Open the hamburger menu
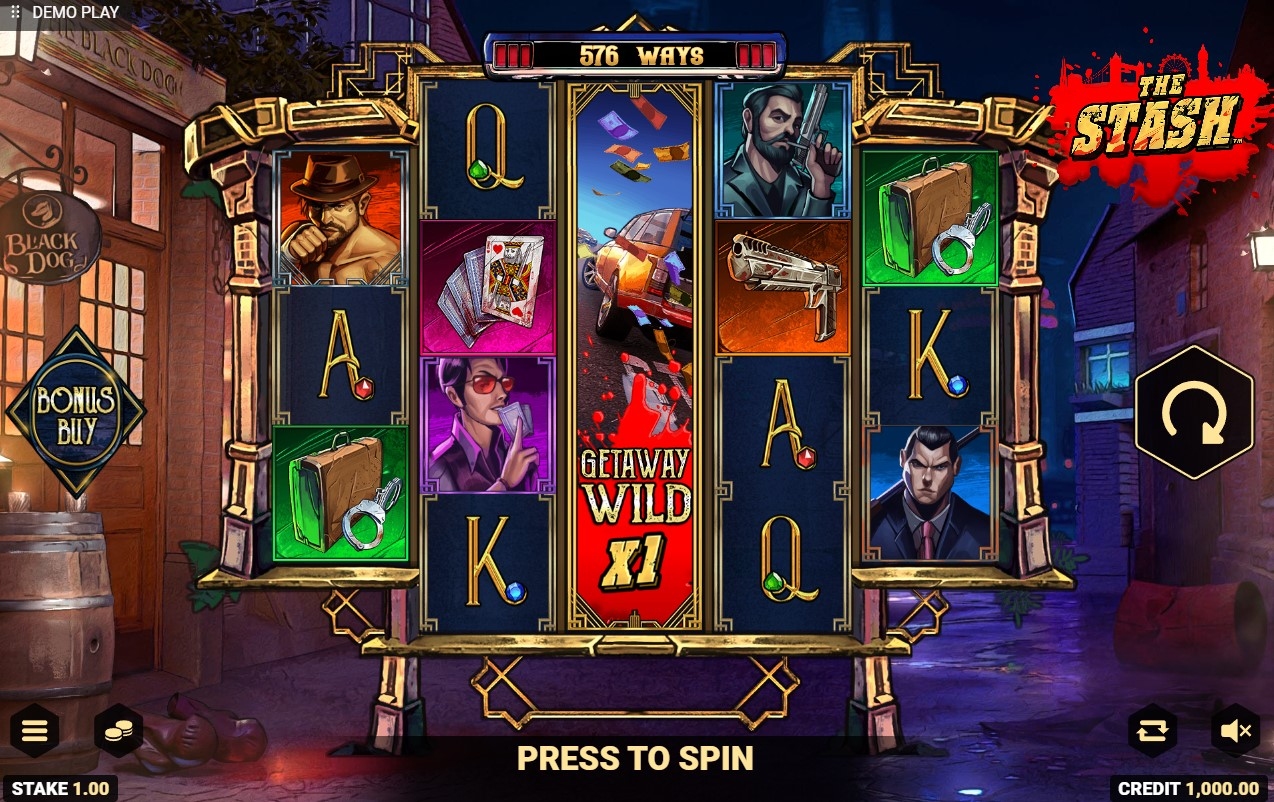The height and width of the screenshot is (802, 1274). click(x=35, y=731)
